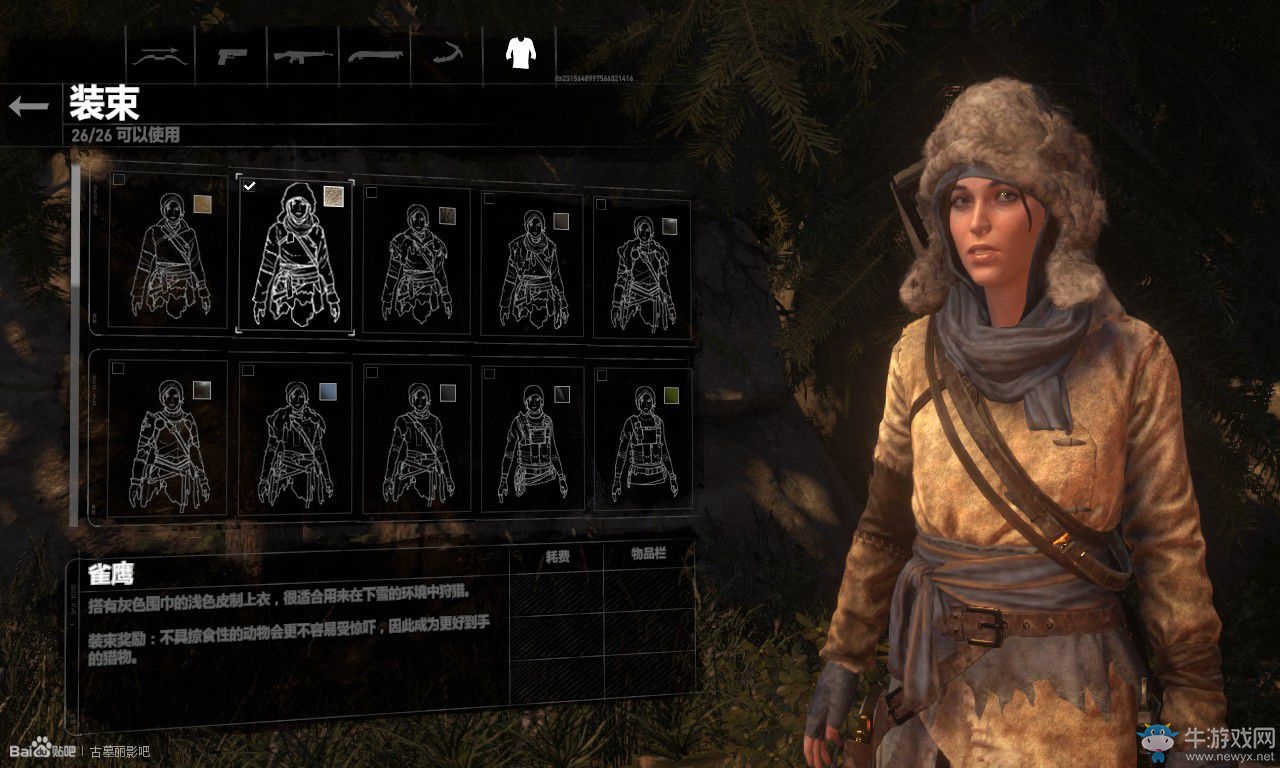This screenshot has height=768, width=1280.
Task: Pick the outfit card with green swatch
Action: [643, 440]
